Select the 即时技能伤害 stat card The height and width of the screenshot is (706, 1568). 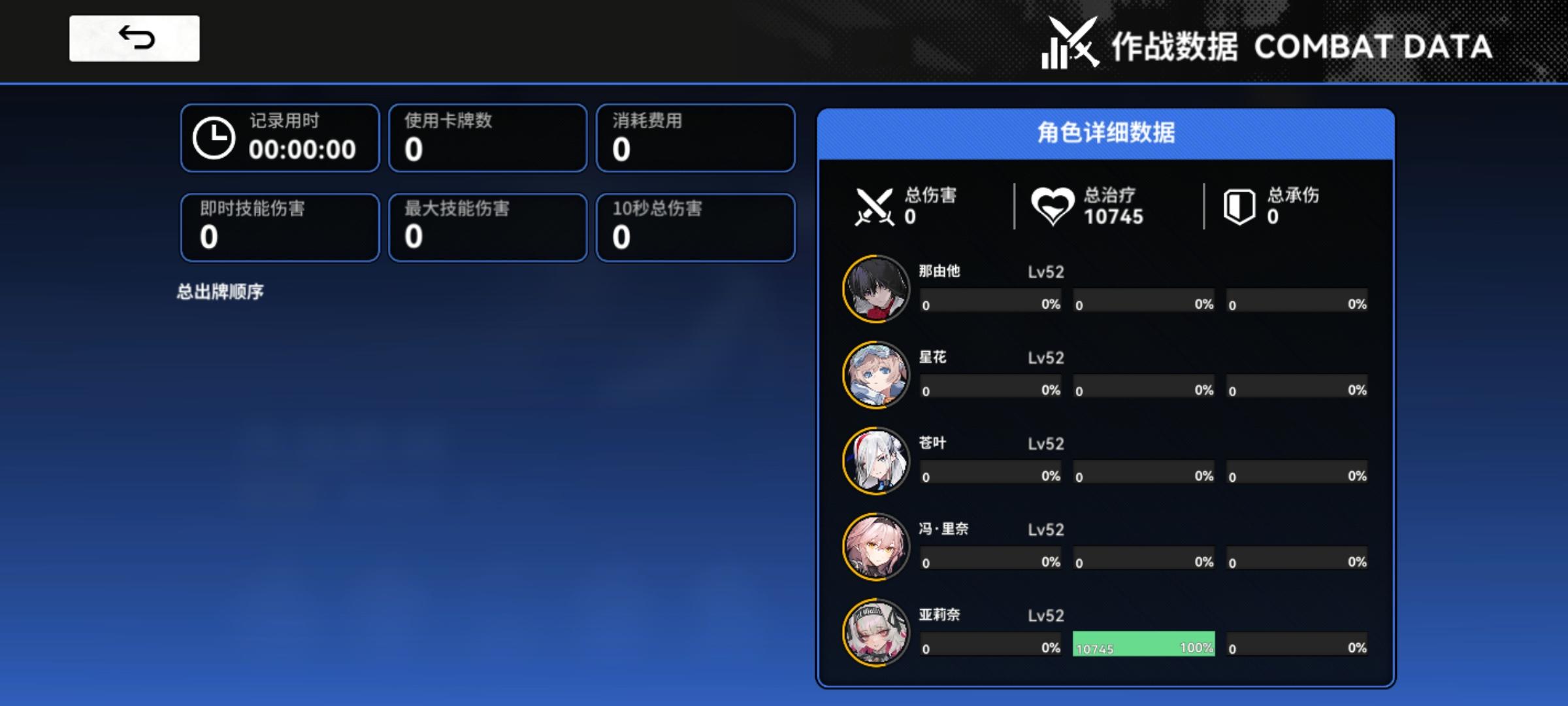tap(280, 227)
